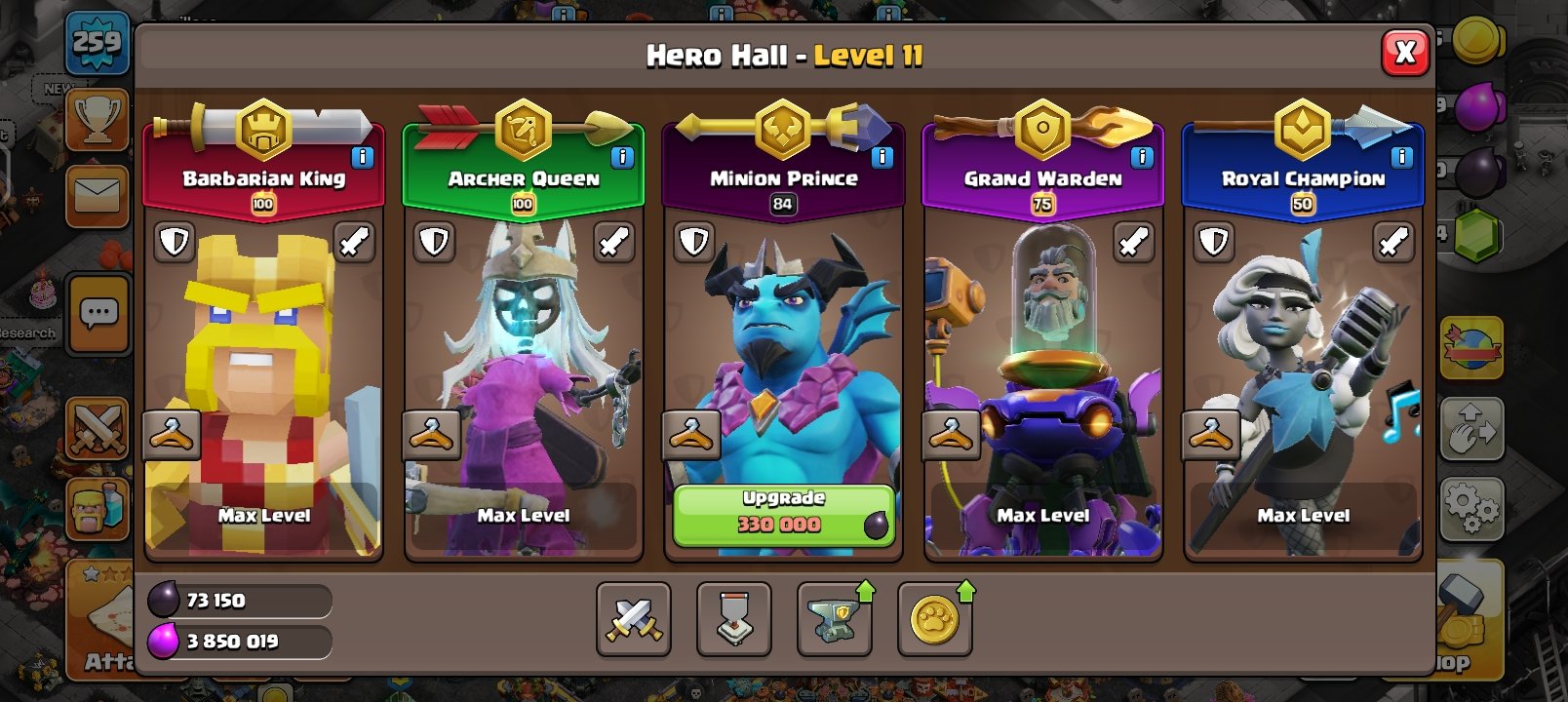Open the Shop hammer icon
1568x702 pixels.
pos(1464,603)
